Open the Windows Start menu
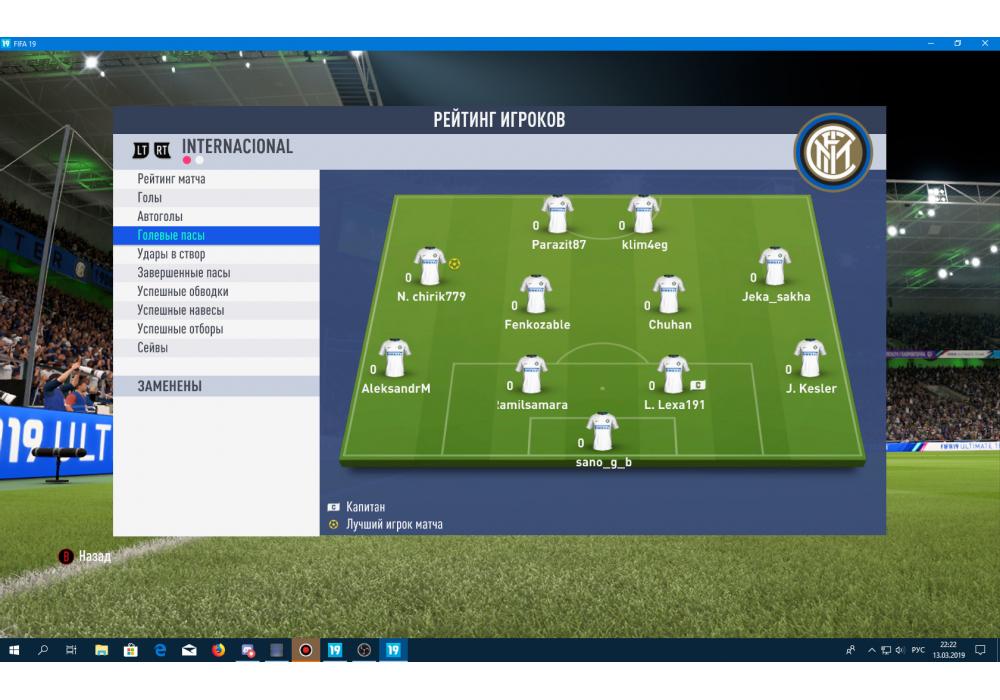Screen dimensions: 1000x700 point(14,650)
